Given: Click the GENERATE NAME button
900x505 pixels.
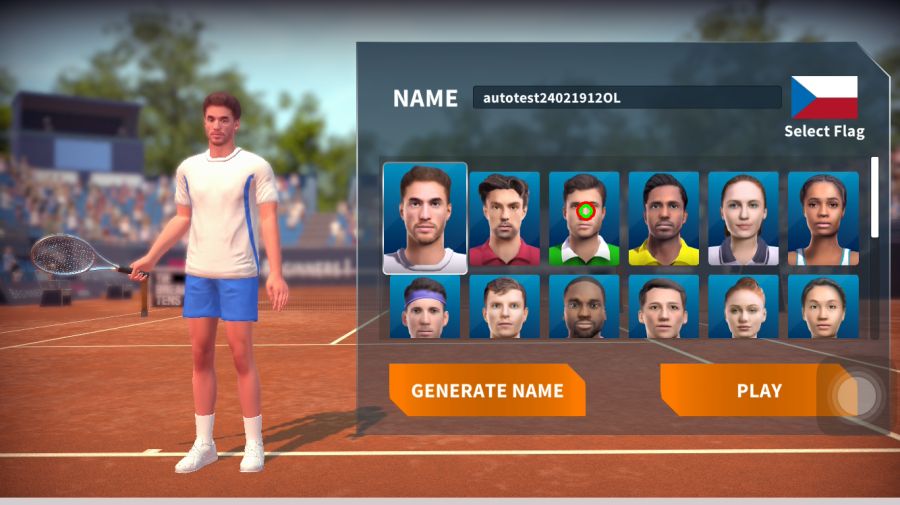Looking at the screenshot, I should [x=487, y=390].
